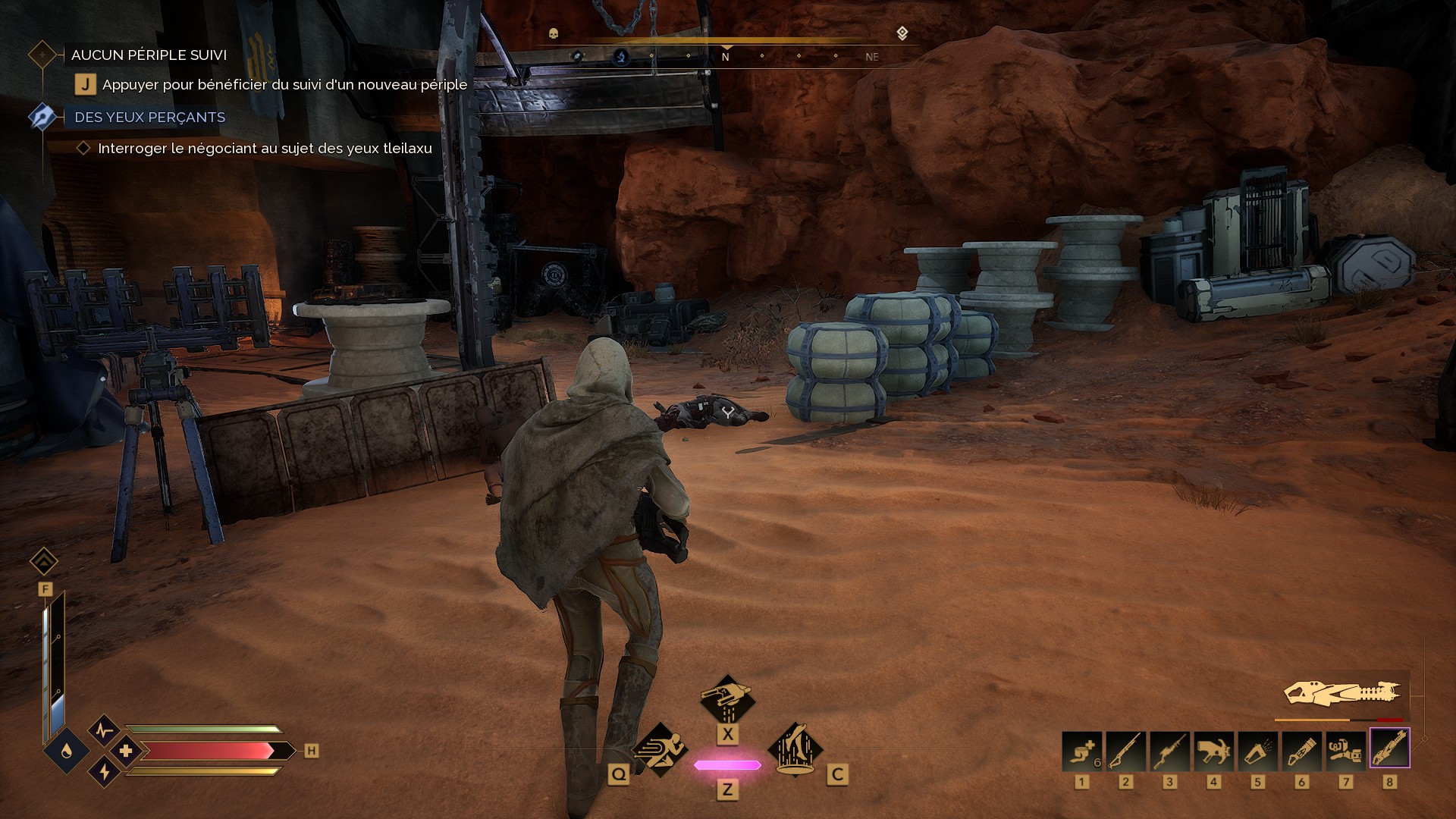Equip the rifle in hotbar slot two
Screen dimensions: 1456x819
[1125, 749]
